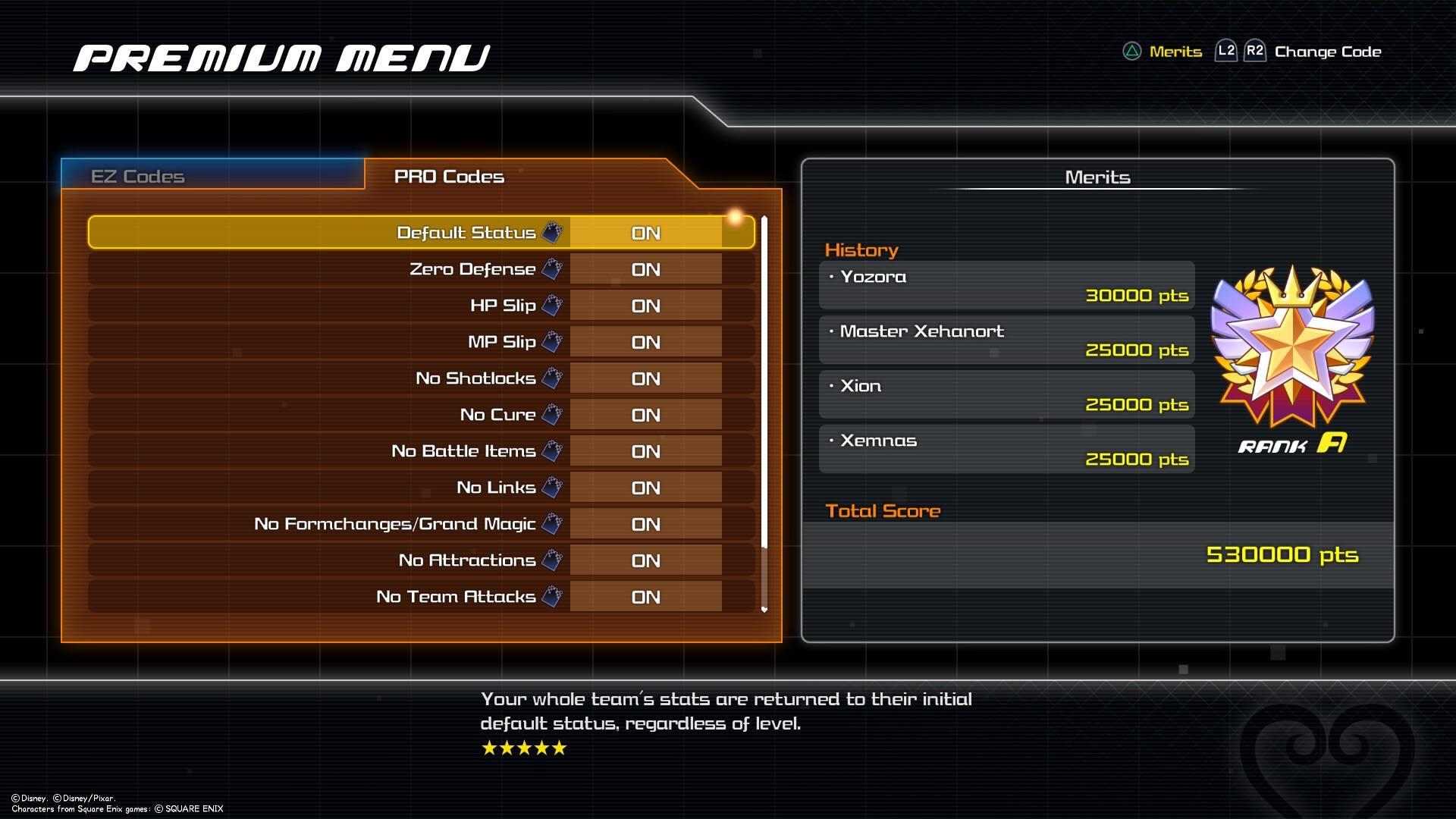Click Change Code in the top right
Screen dimensions: 1456x819
(x=1328, y=51)
